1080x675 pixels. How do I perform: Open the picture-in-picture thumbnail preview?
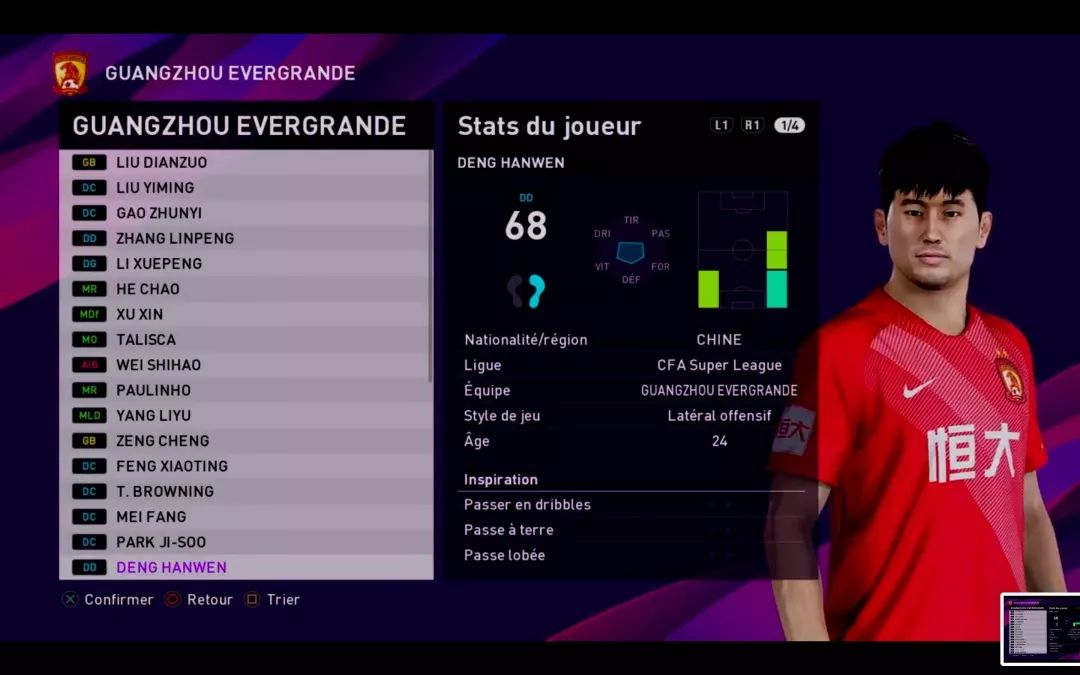[1040, 630]
